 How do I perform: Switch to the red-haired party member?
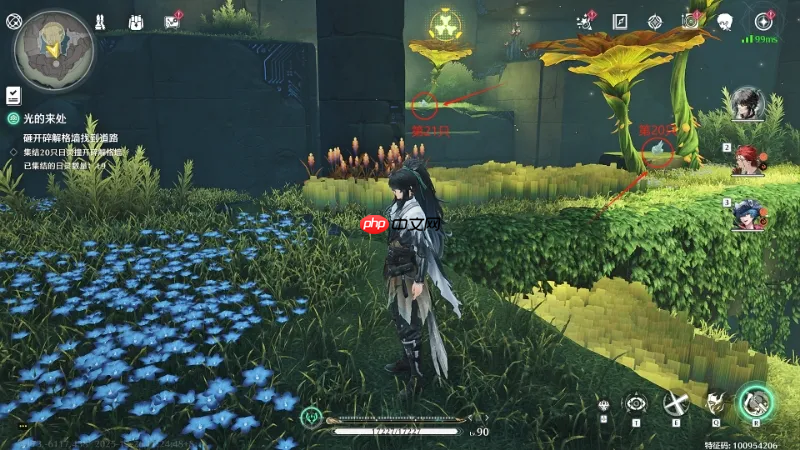(x=748, y=158)
